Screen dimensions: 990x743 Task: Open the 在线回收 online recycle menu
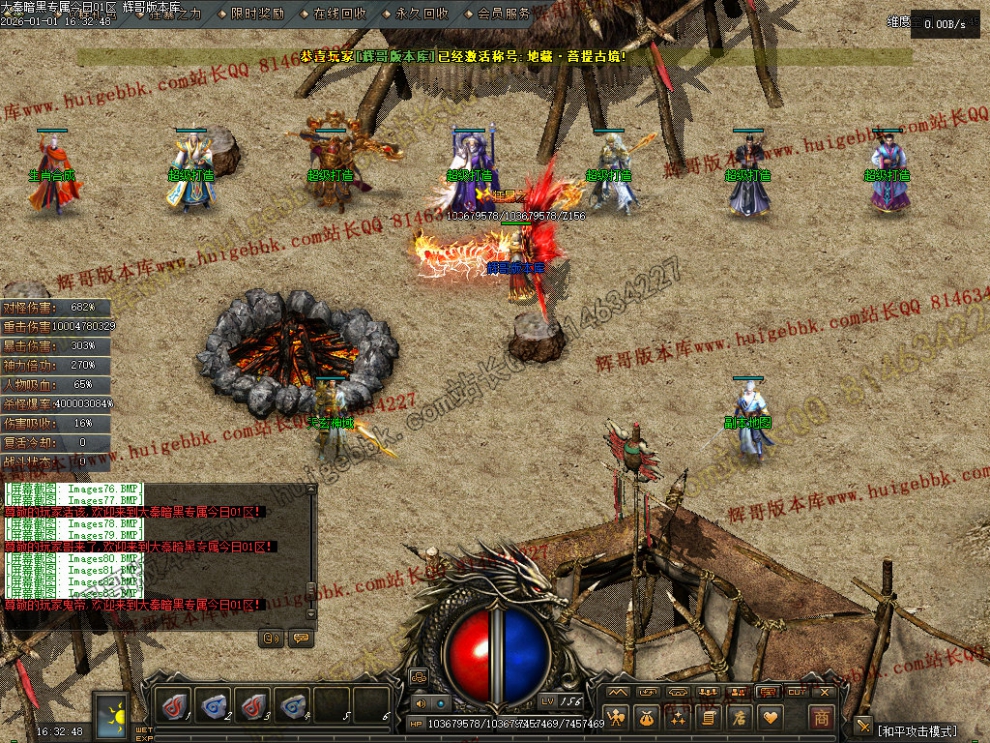pyautogui.click(x=339, y=14)
